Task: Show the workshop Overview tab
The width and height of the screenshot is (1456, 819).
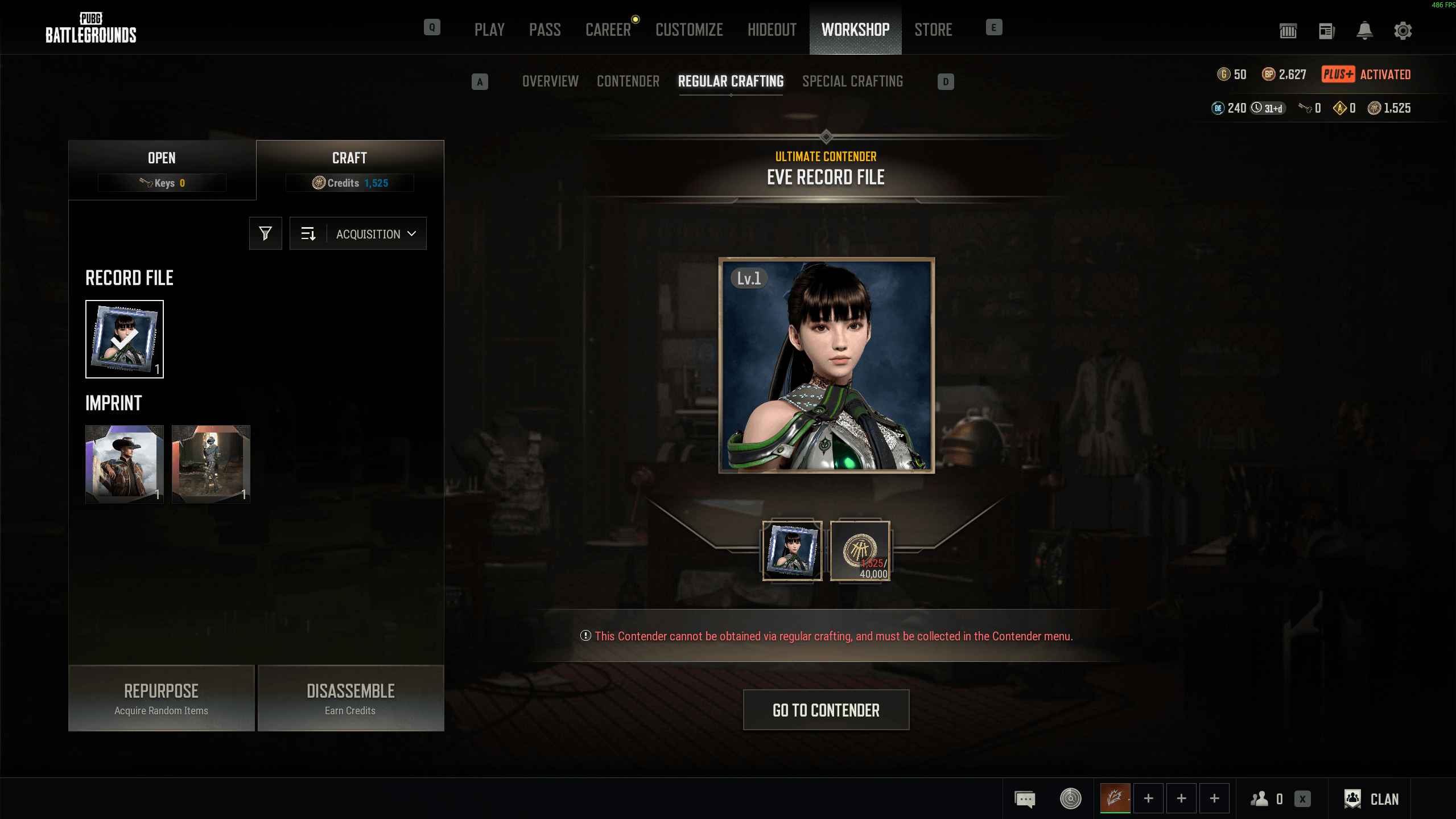Action: point(550,81)
